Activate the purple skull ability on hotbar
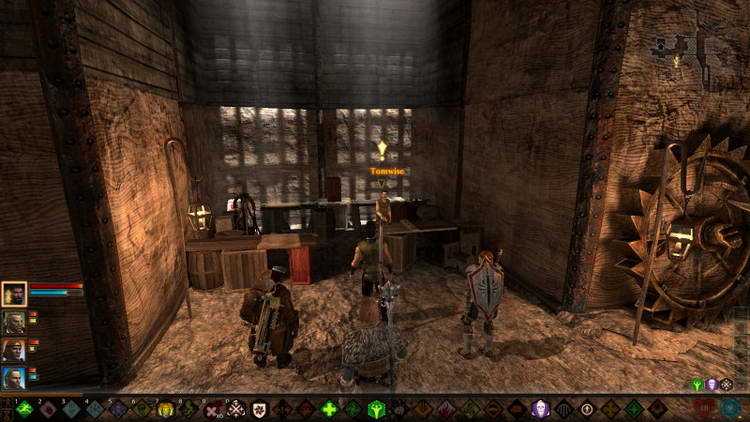 click(x=540, y=408)
